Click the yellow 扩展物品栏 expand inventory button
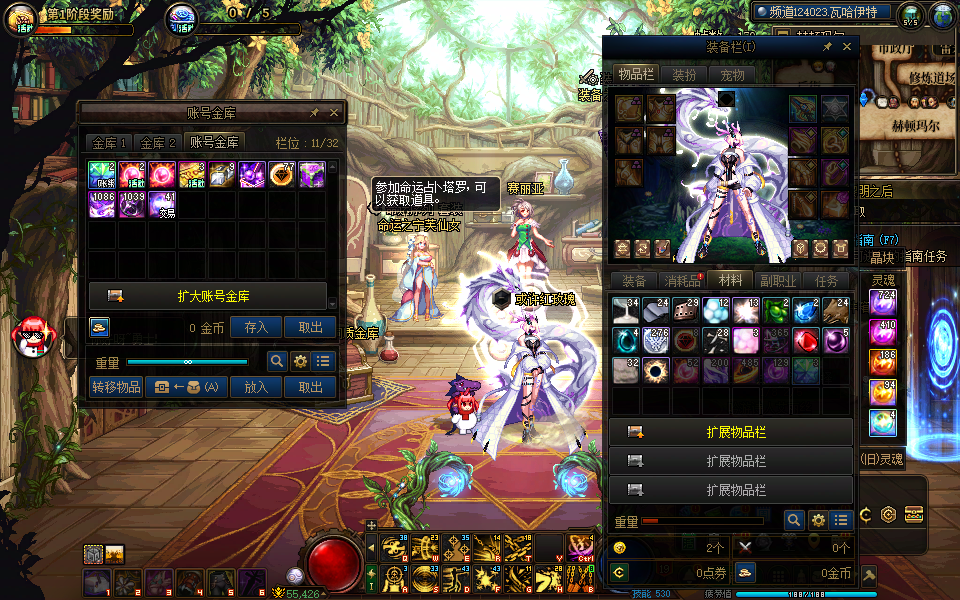 [x=731, y=432]
